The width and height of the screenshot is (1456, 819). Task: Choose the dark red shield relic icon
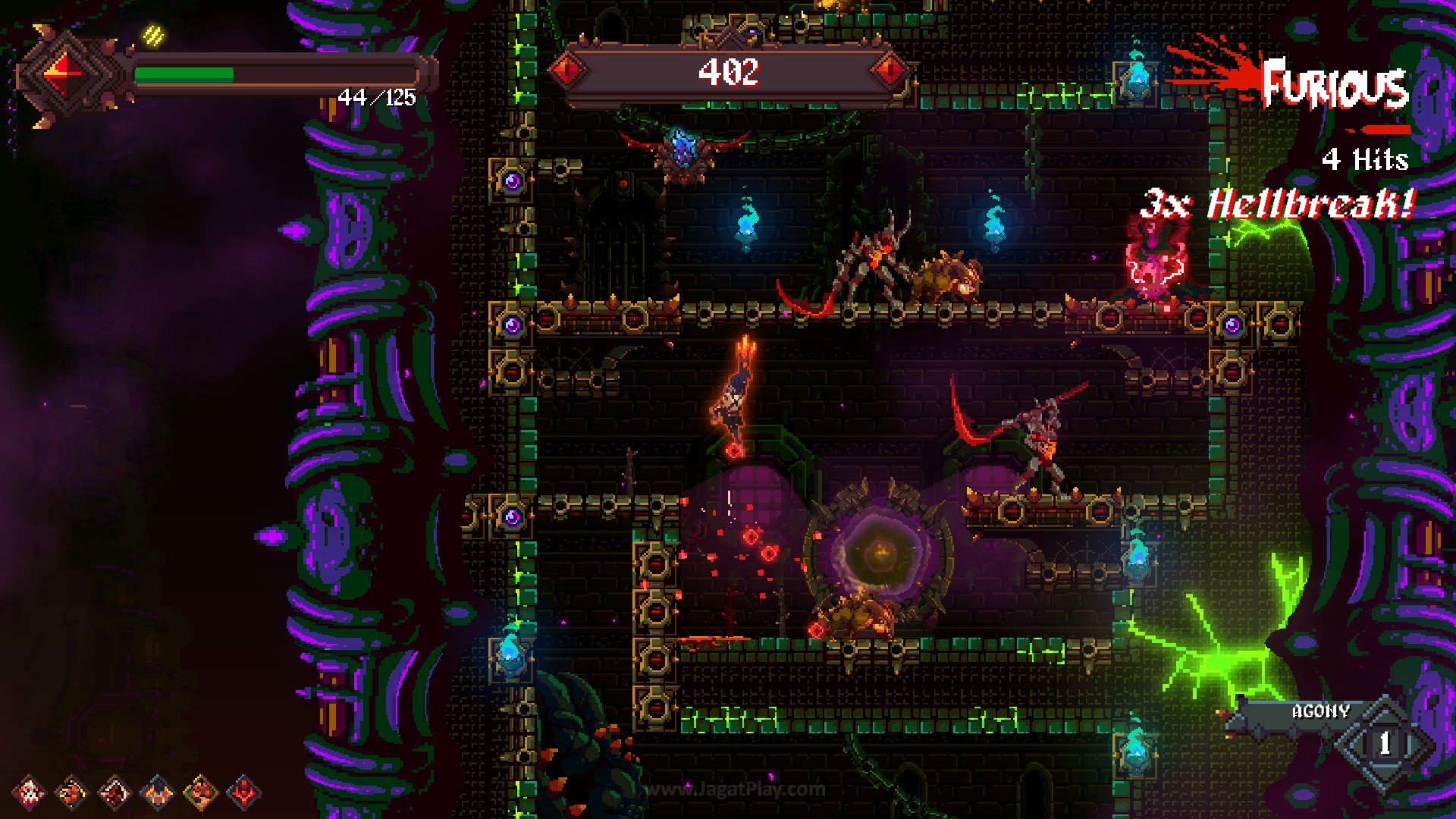(x=115, y=792)
